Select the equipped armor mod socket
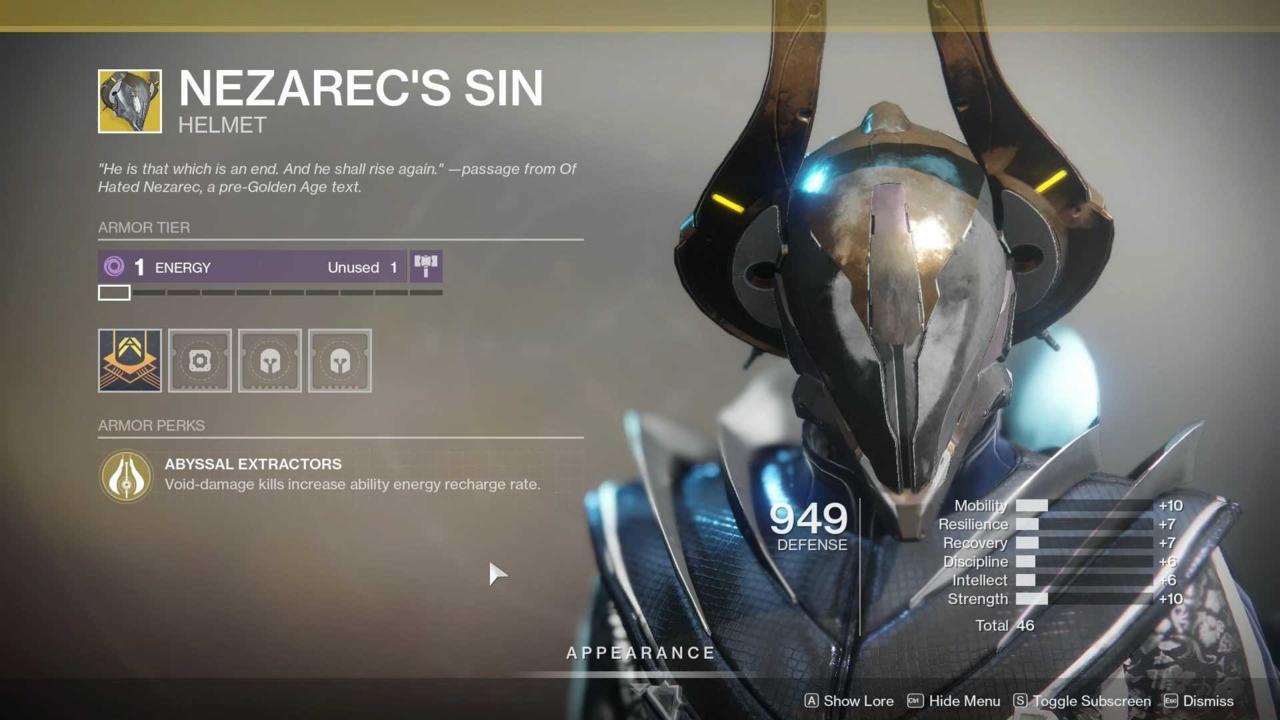Image resolution: width=1280 pixels, height=720 pixels. point(129,360)
